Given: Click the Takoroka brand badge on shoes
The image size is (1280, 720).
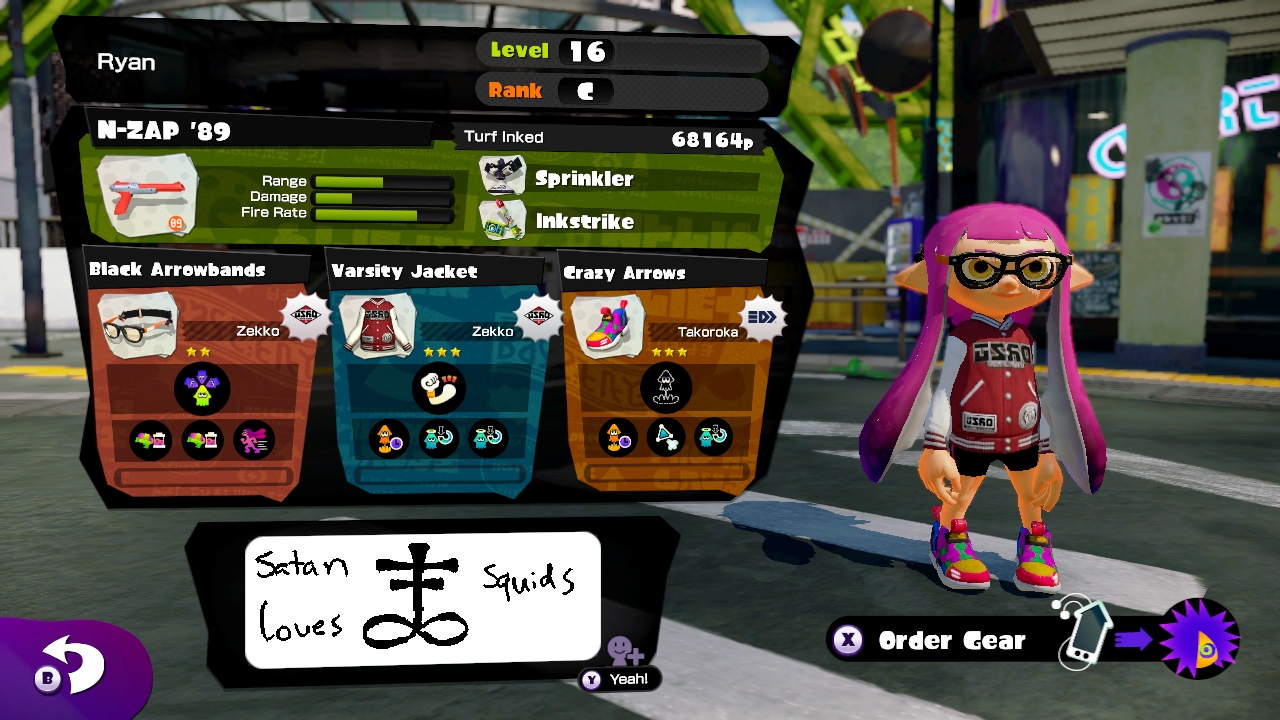Looking at the screenshot, I should pos(762,317).
